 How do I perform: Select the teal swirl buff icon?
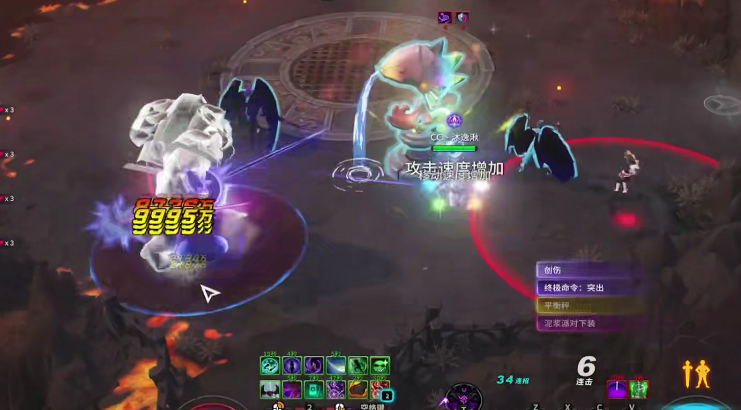[x=269, y=366]
